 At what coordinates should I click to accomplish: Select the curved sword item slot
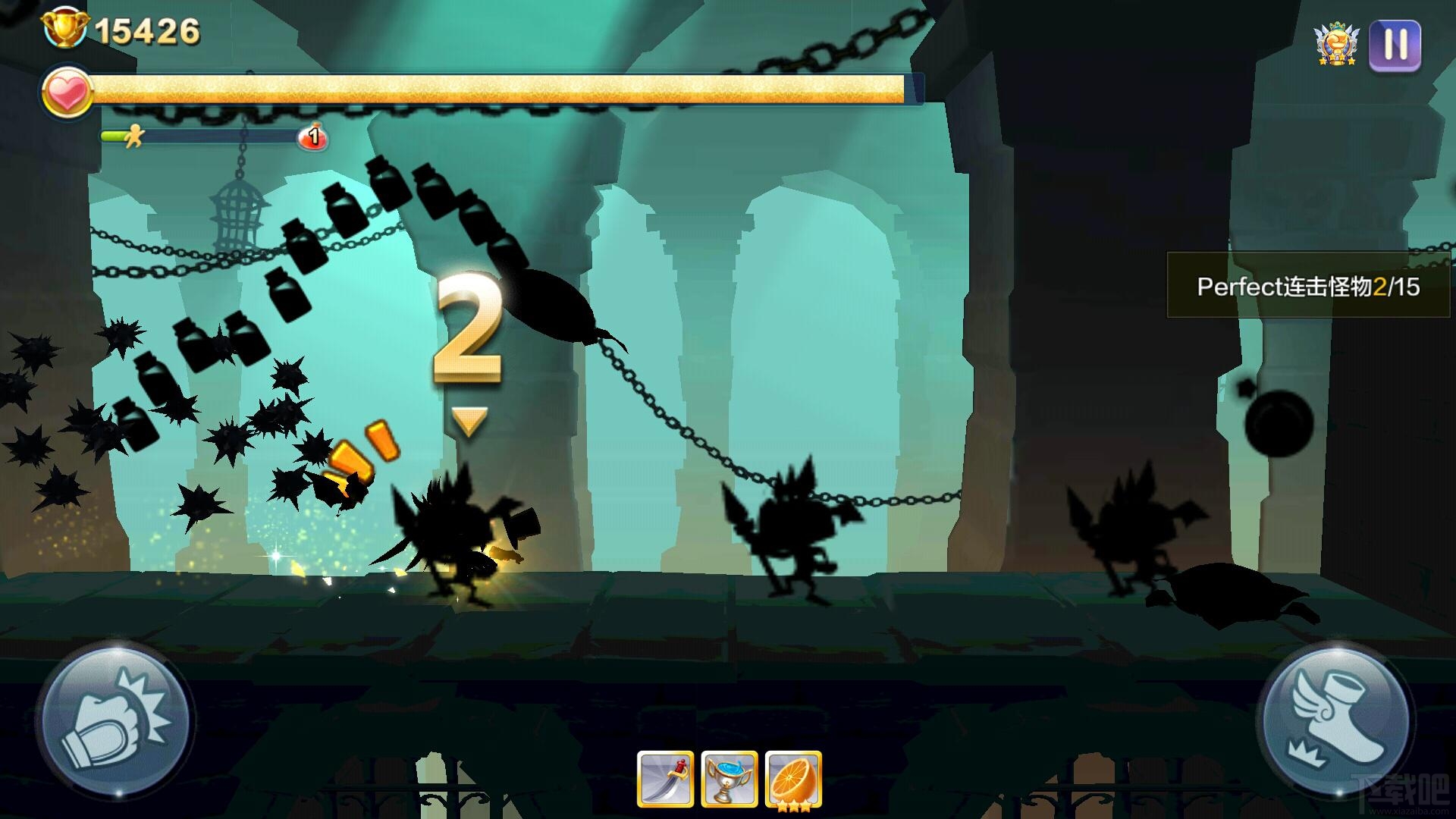tap(665, 779)
